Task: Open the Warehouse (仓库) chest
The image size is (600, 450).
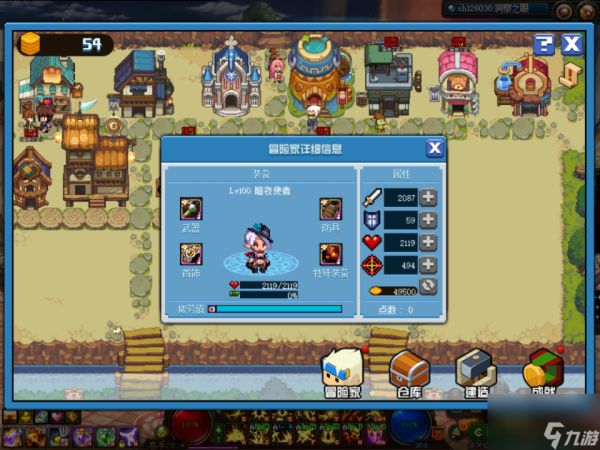Action: coord(408,375)
